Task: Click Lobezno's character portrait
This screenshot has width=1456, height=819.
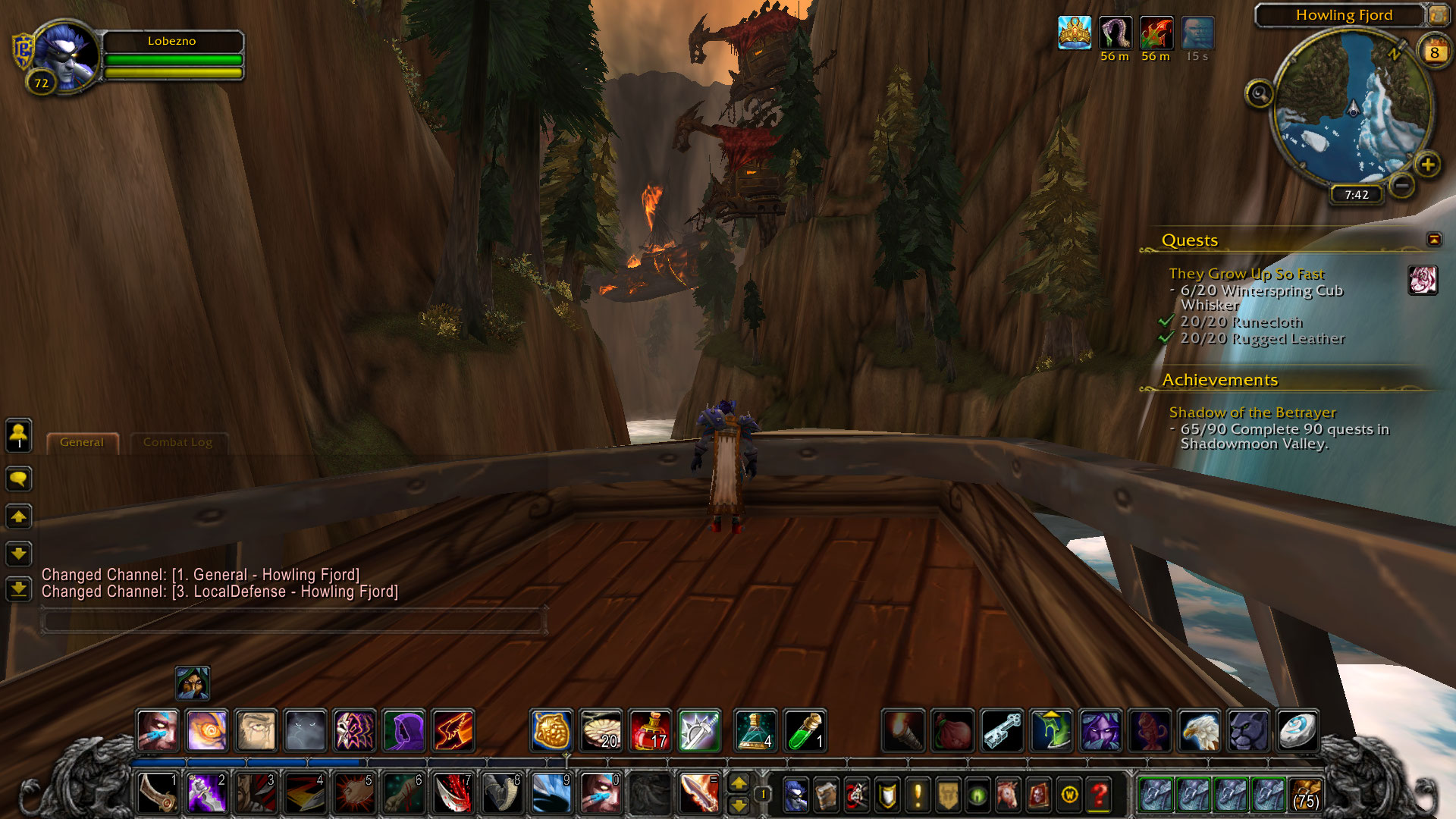Action: pyautogui.click(x=67, y=55)
